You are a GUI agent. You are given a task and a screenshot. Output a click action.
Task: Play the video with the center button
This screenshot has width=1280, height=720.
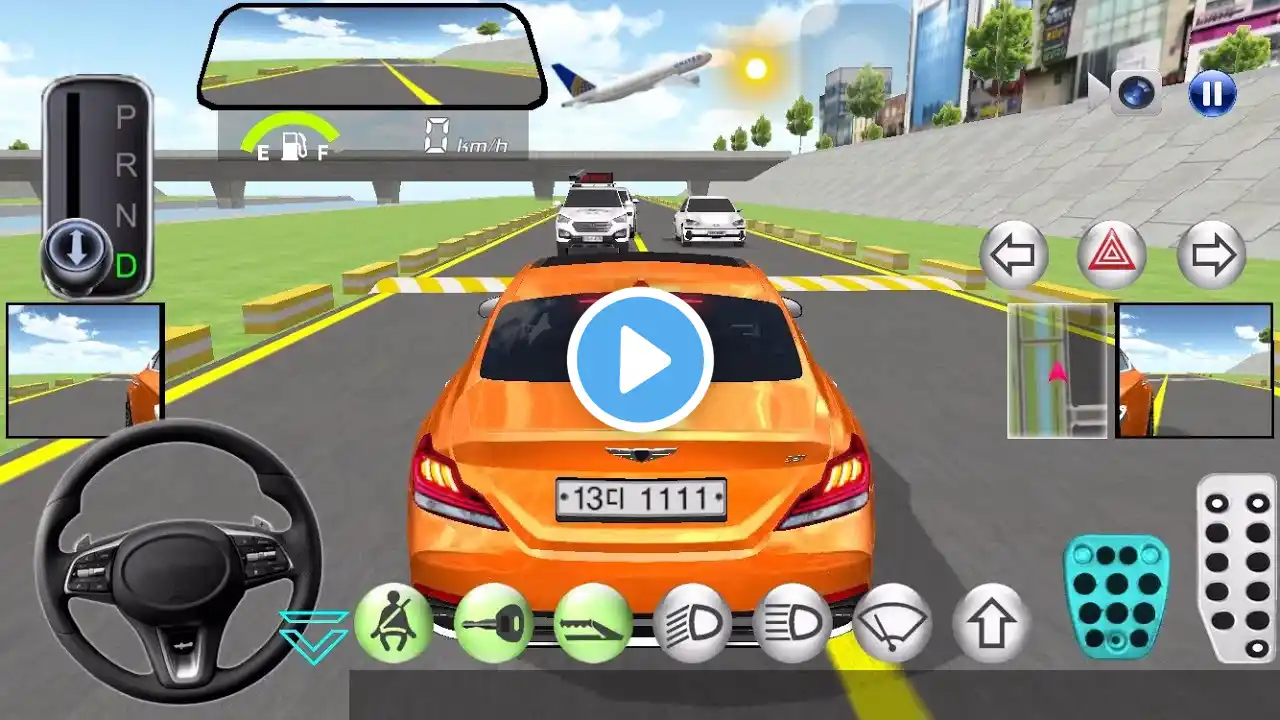tap(640, 359)
